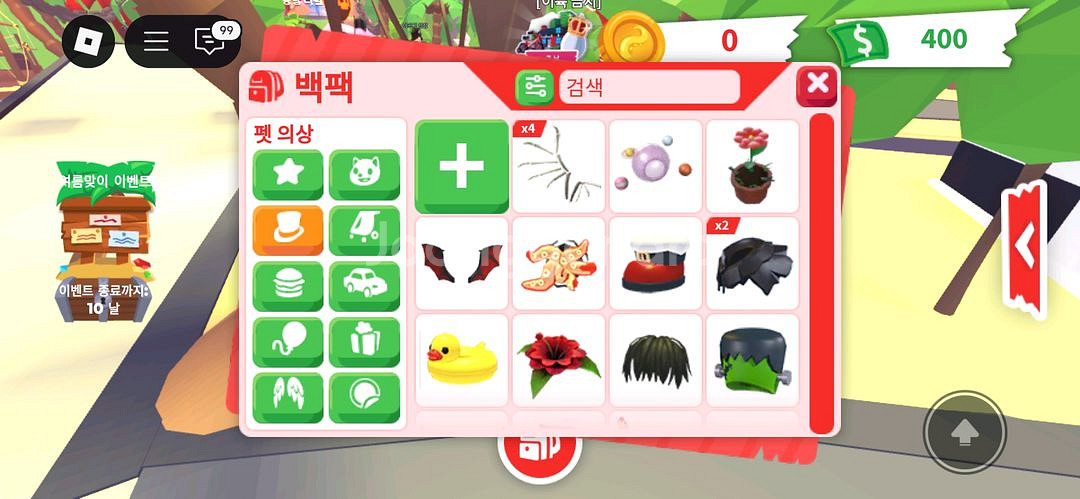Switch to the wings category
The height and width of the screenshot is (499, 1080).
pos(287,398)
